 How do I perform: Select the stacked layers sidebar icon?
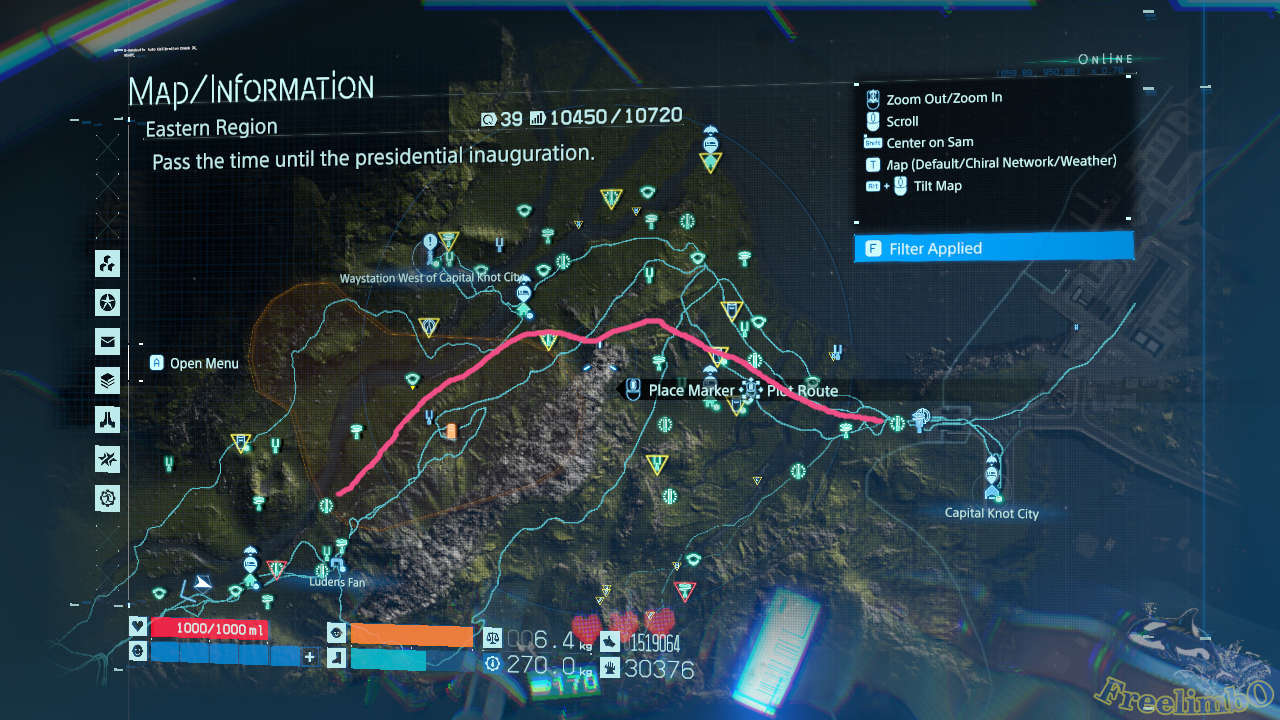click(108, 381)
